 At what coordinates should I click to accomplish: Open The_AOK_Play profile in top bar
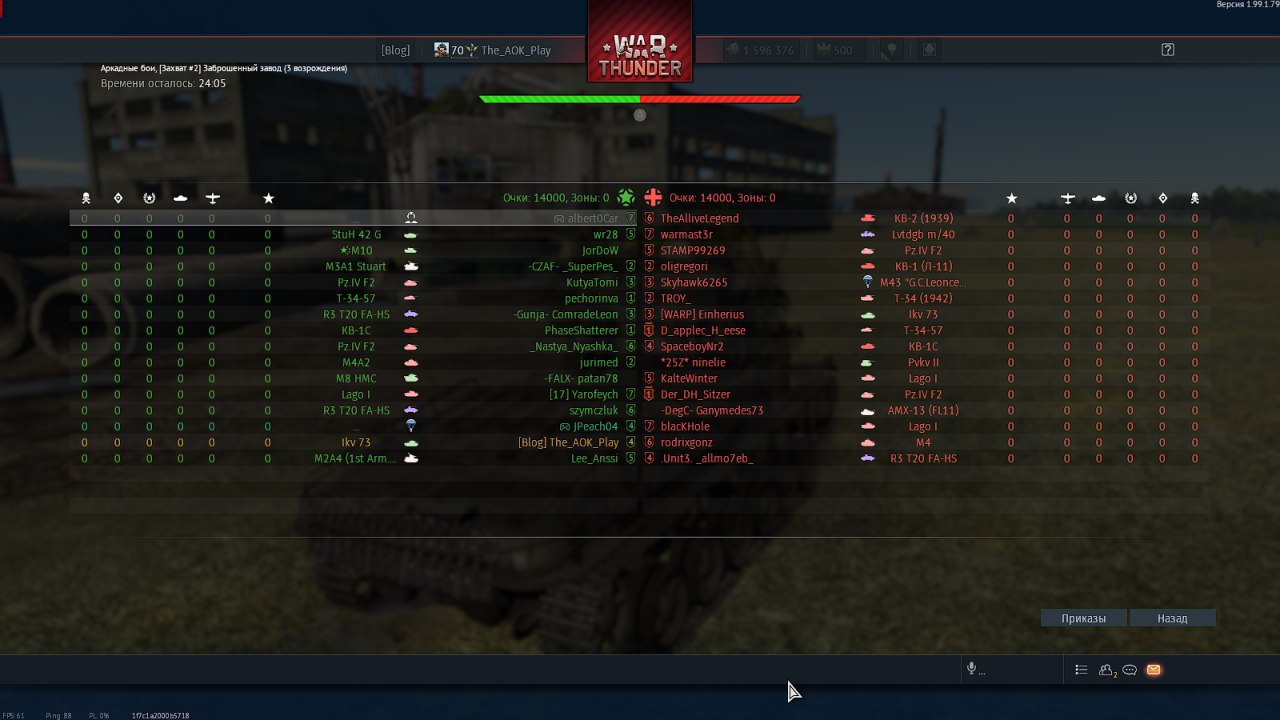515,50
